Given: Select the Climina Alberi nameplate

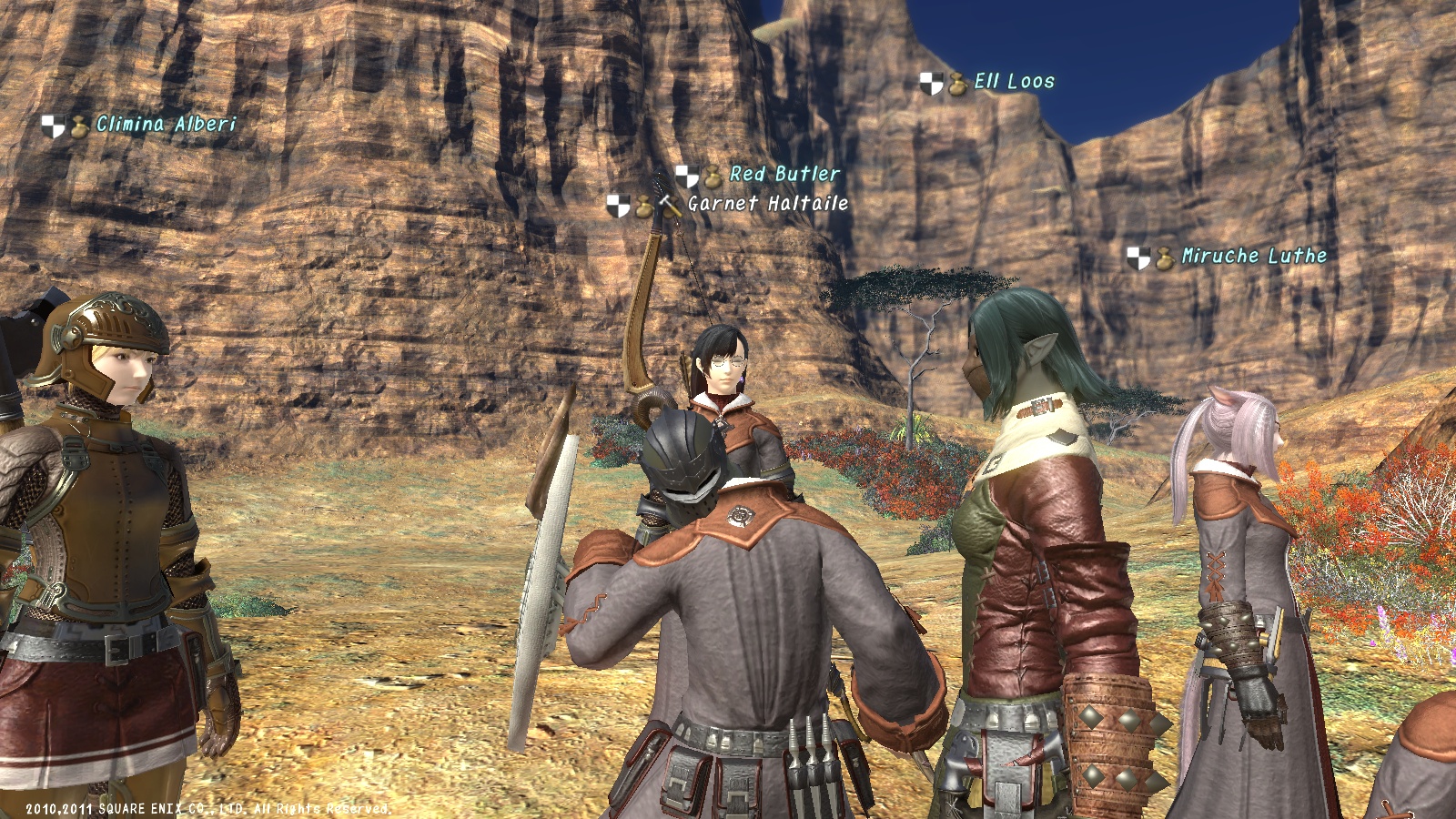Looking at the screenshot, I should coord(166,125).
